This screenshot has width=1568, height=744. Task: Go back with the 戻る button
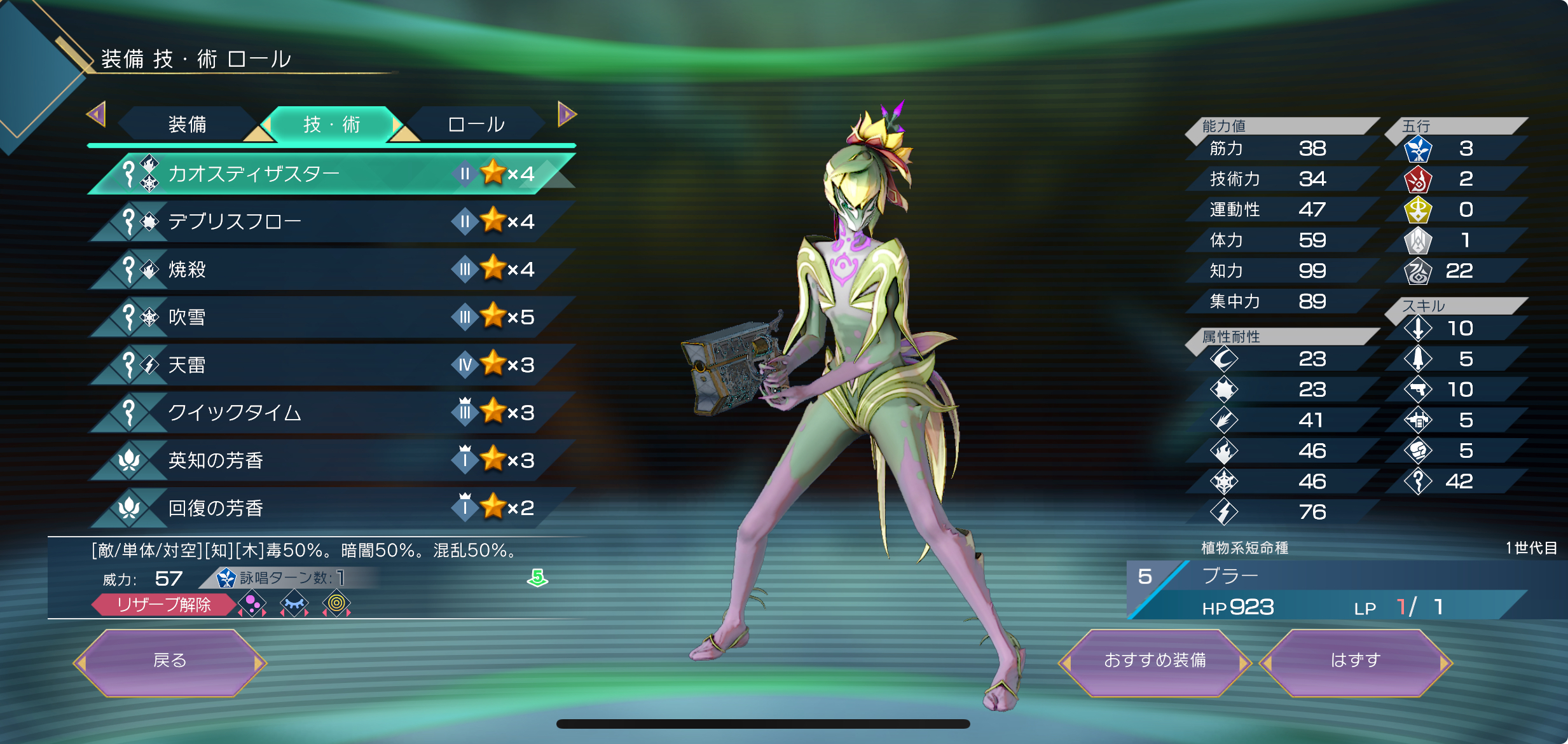170,661
